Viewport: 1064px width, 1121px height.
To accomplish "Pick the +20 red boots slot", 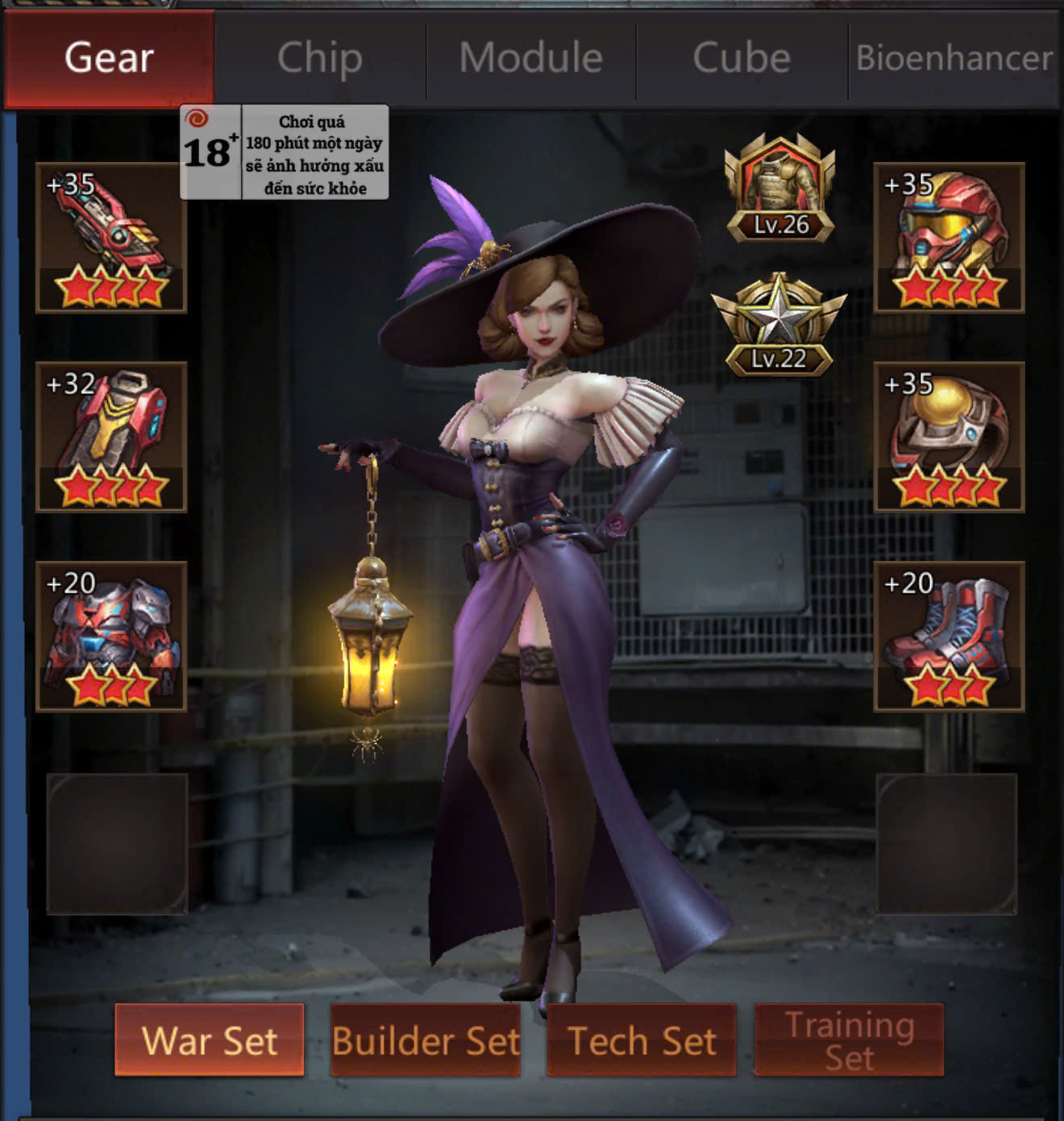I will tap(949, 637).
